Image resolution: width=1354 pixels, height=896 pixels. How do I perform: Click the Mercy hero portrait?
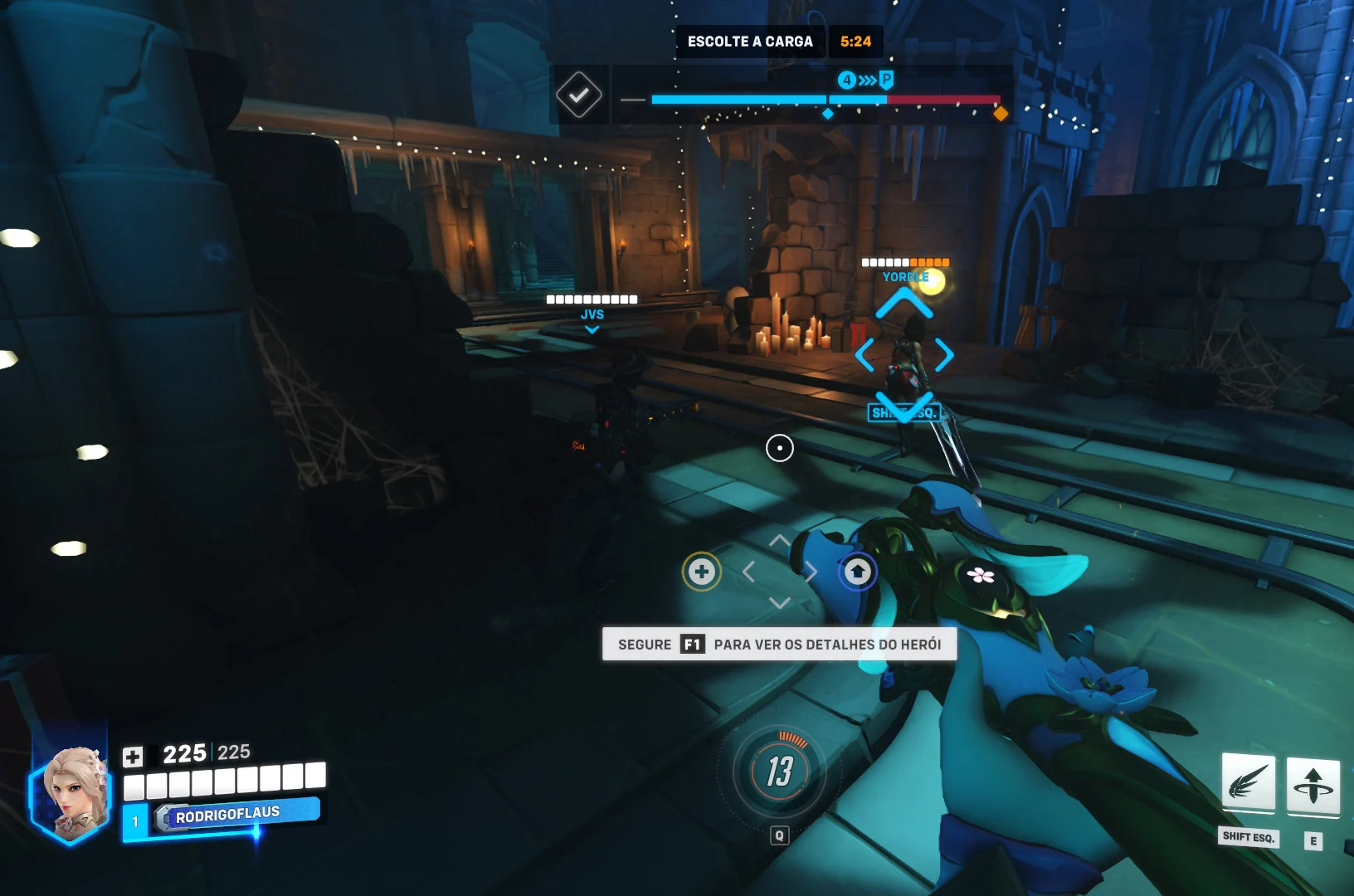pyautogui.click(x=73, y=789)
